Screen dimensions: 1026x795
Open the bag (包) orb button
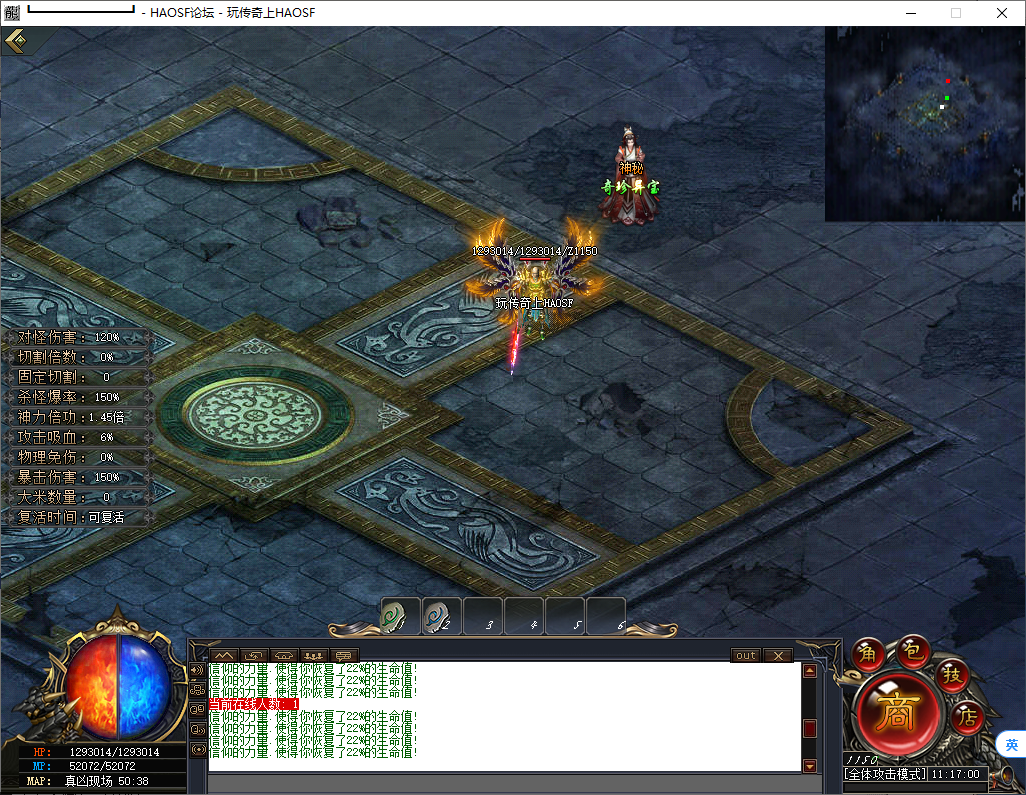[912, 651]
